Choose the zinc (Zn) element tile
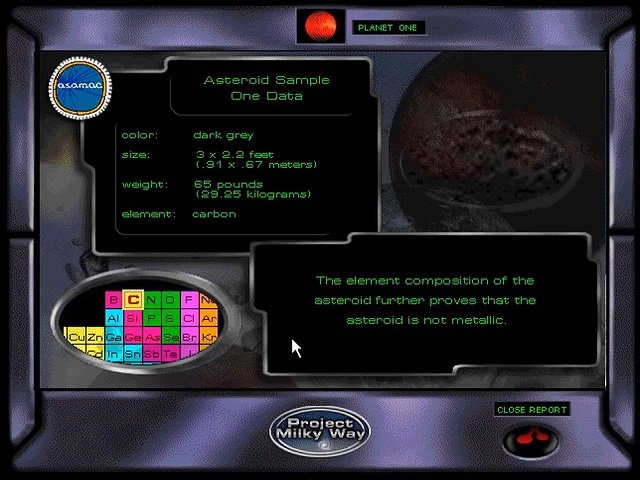 pos(94,338)
